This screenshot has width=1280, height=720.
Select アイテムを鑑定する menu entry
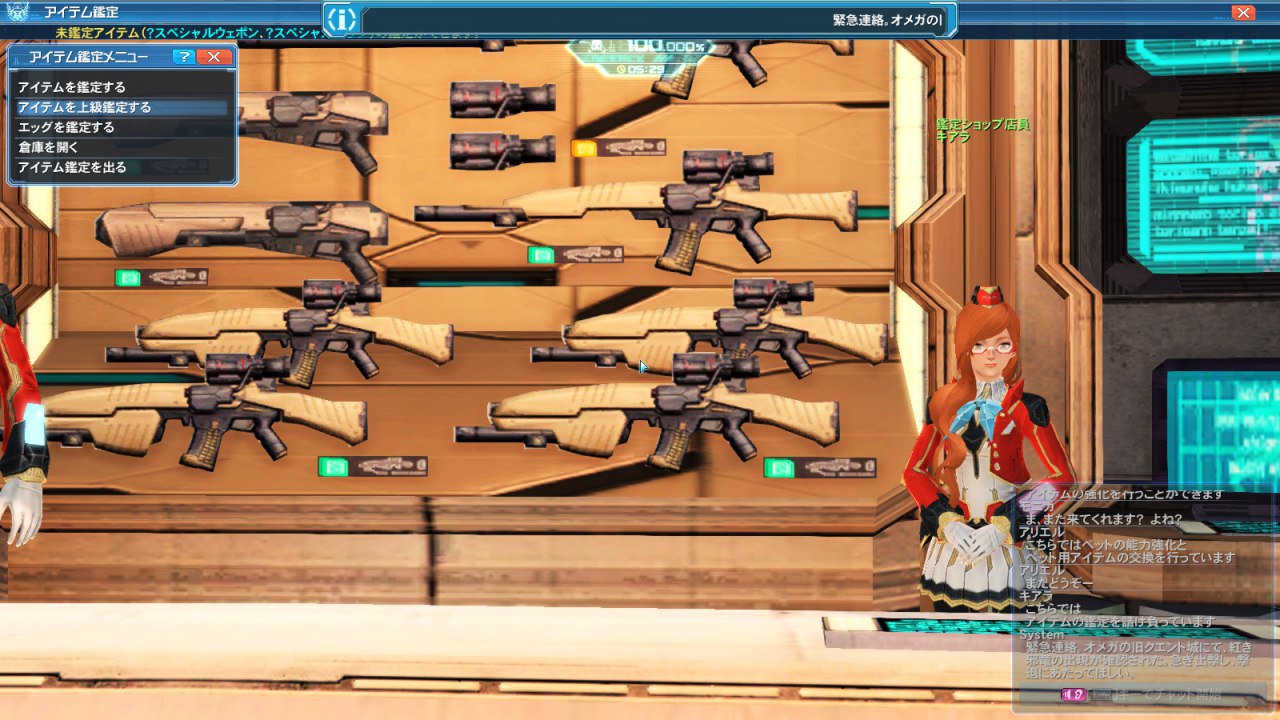click(x=72, y=87)
